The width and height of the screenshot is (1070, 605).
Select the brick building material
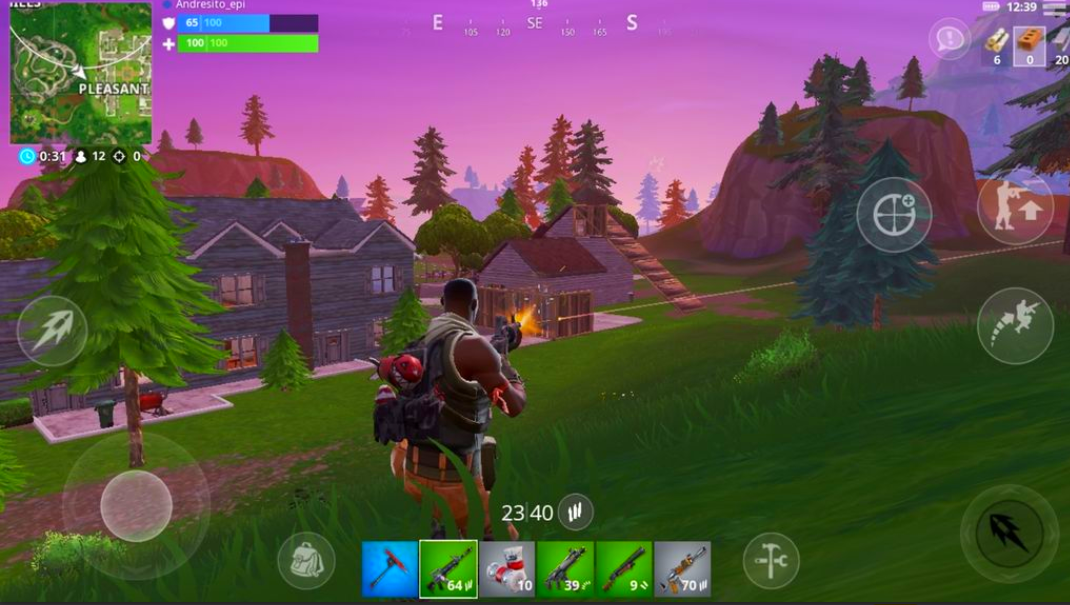(x=1029, y=43)
